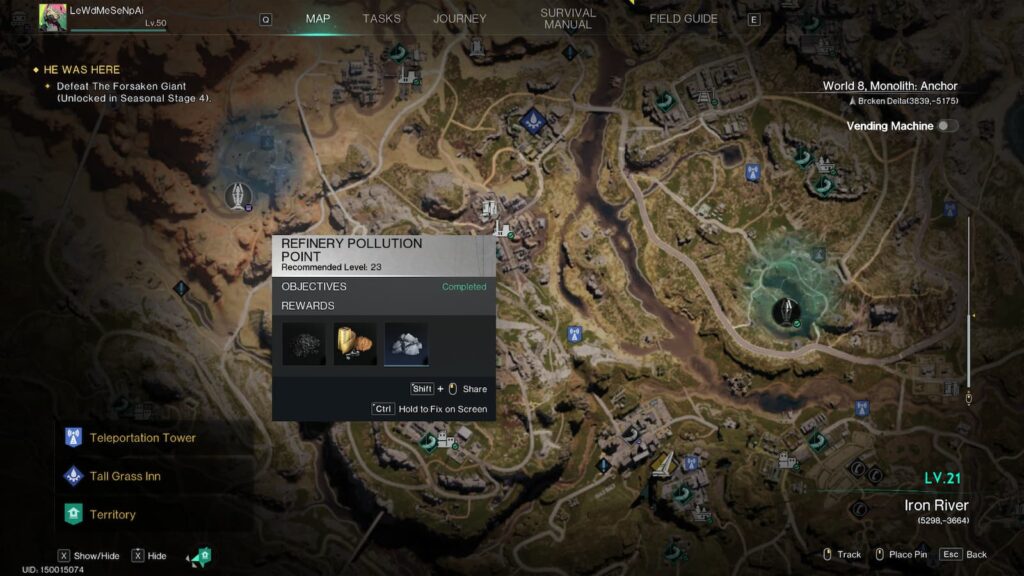Viewport: 1024px width, 576px height.
Task: Click the dark ore reward item
Action: pos(304,343)
